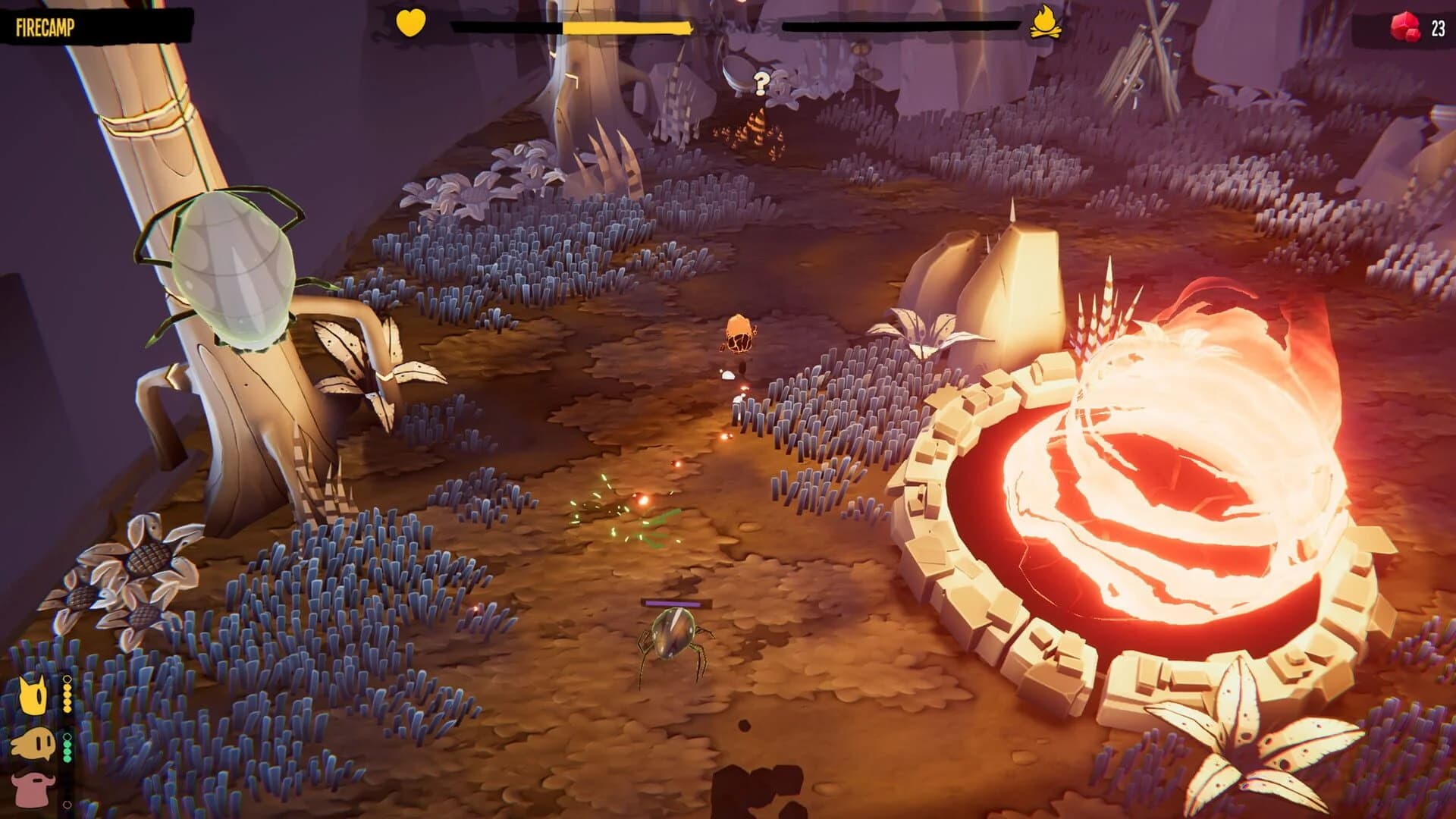Click the question mark marker above the mushrooms

click(x=761, y=82)
